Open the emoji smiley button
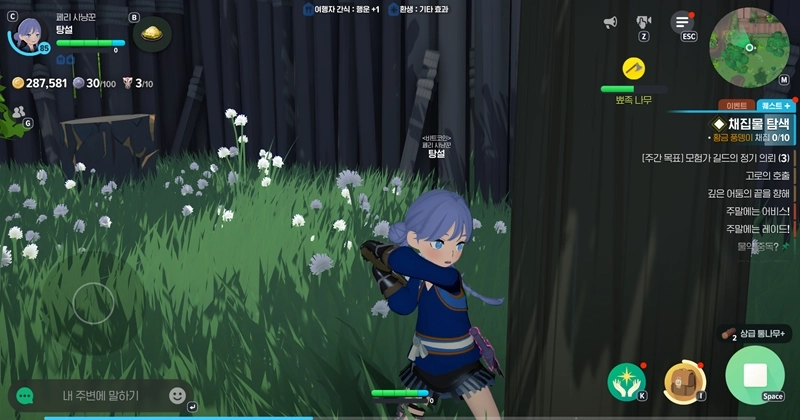The height and width of the screenshot is (420, 800). [177, 396]
